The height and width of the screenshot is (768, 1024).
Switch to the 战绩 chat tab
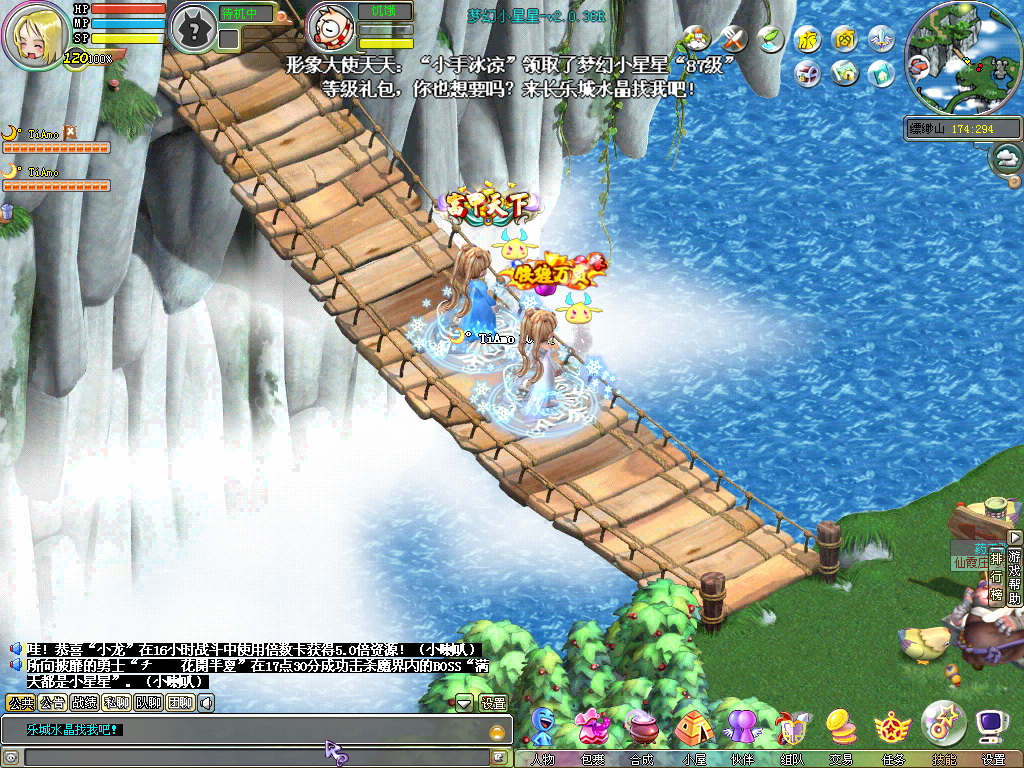(85, 703)
